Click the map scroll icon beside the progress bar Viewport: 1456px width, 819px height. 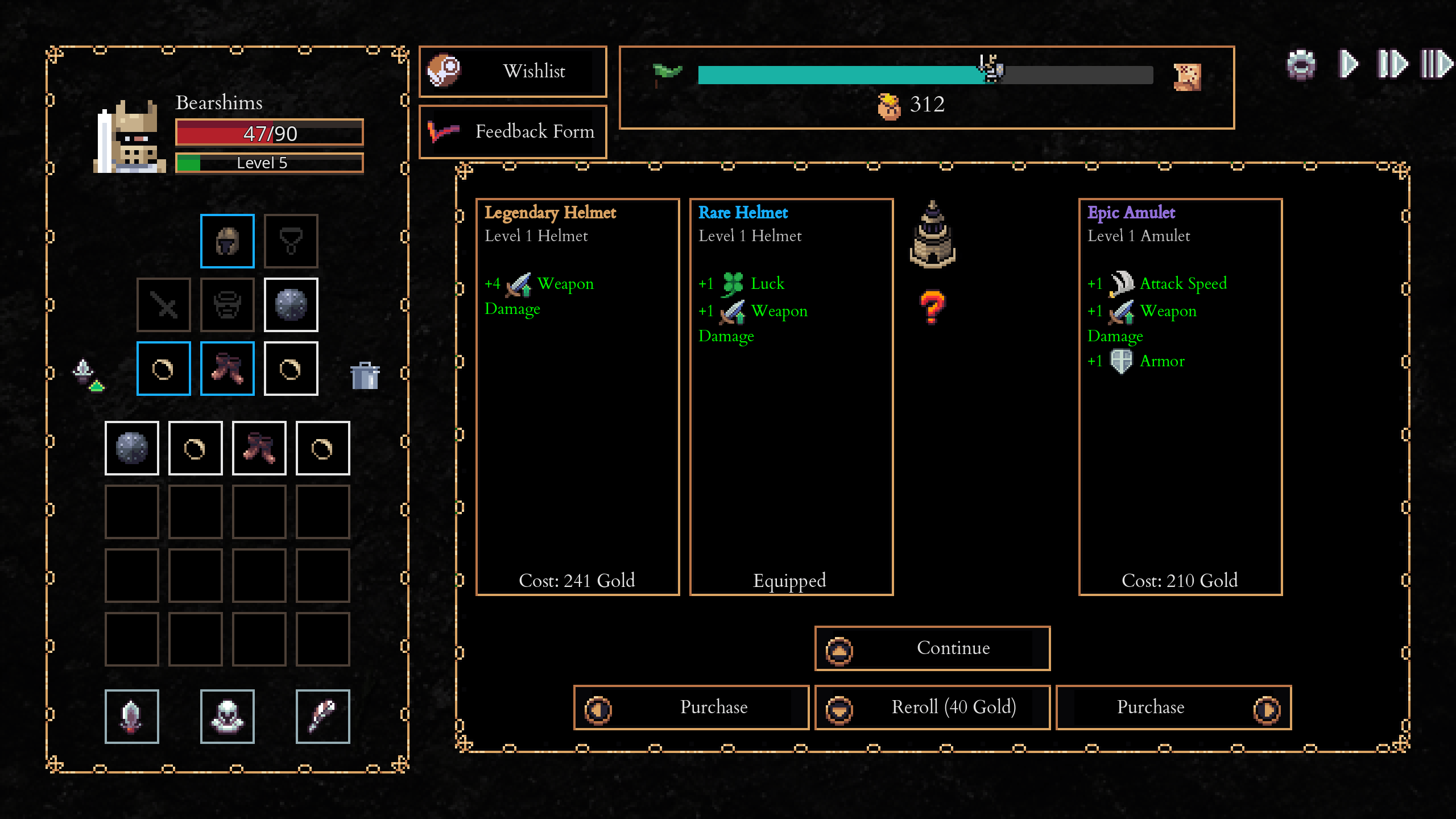[x=1188, y=77]
